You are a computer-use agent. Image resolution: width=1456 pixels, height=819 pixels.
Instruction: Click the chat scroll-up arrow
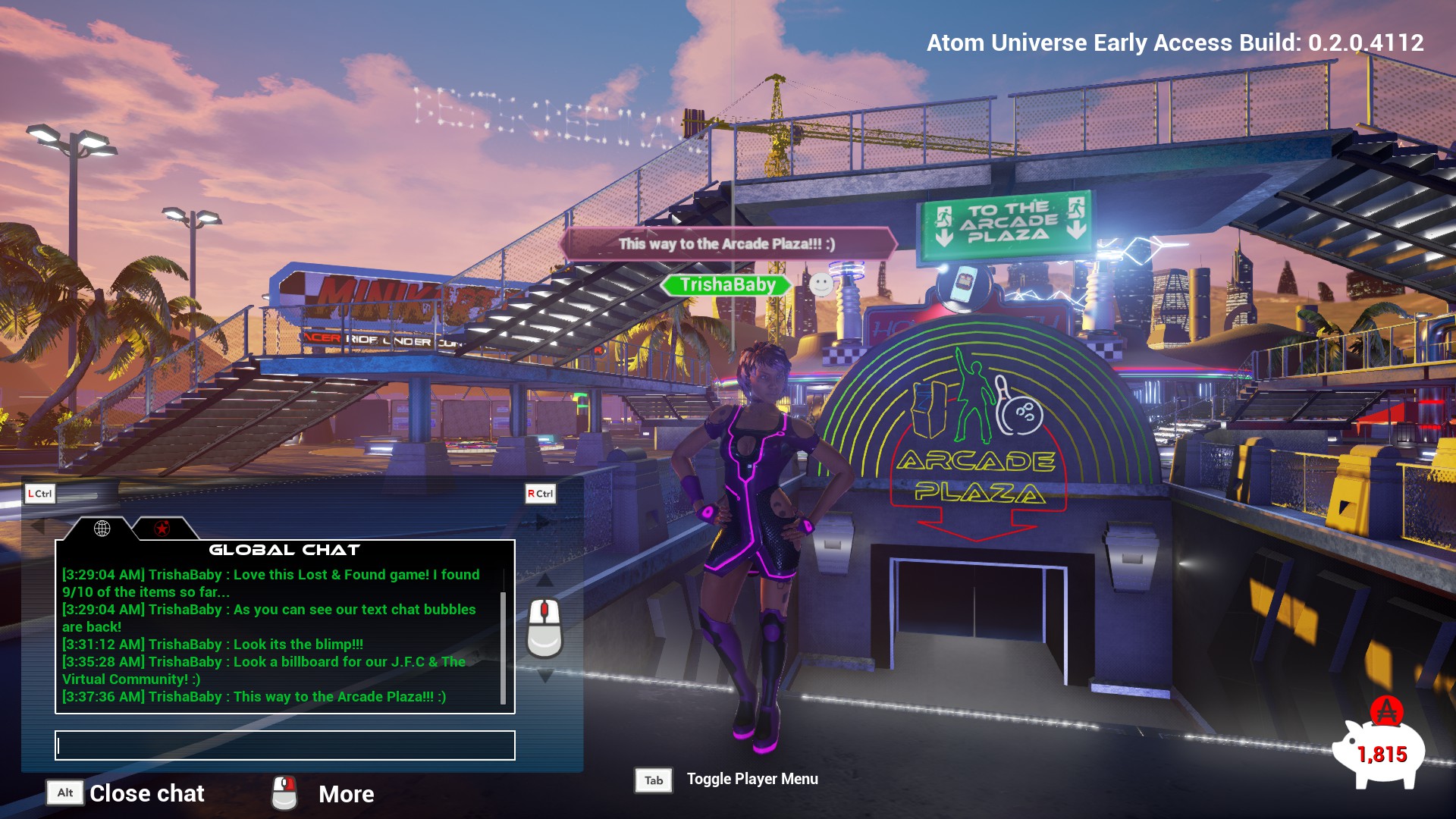(x=544, y=581)
